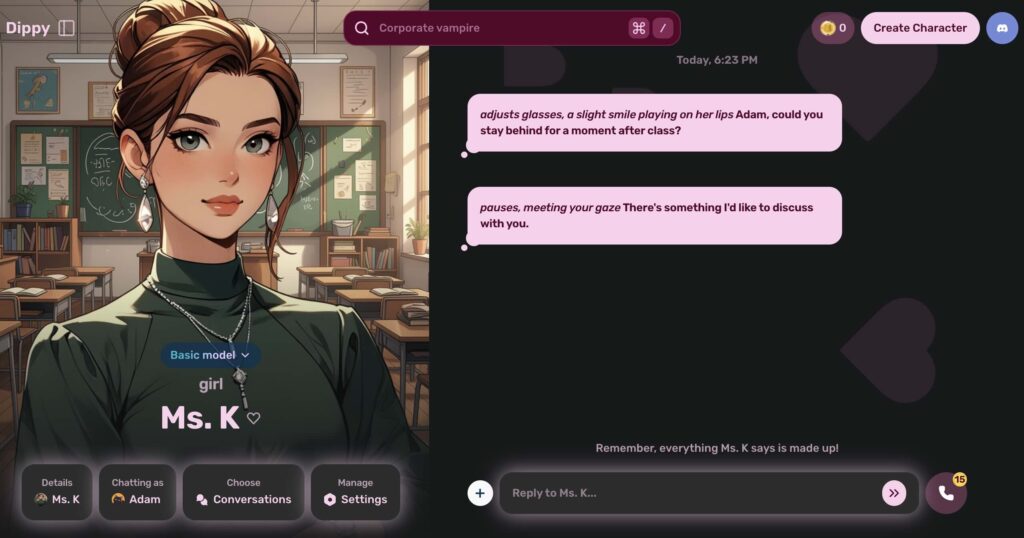Go to the Dippy home logo
The image size is (1024, 538).
[x=28, y=28]
